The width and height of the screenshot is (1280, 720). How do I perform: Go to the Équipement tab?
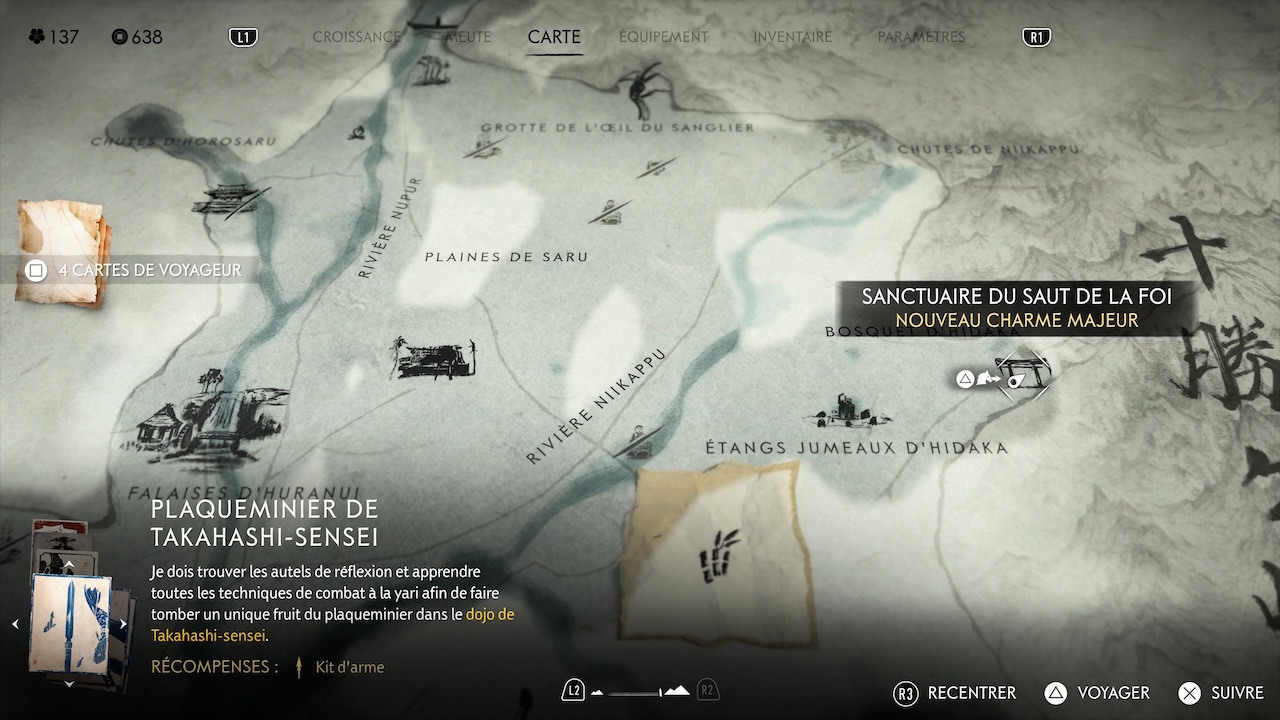coord(663,37)
